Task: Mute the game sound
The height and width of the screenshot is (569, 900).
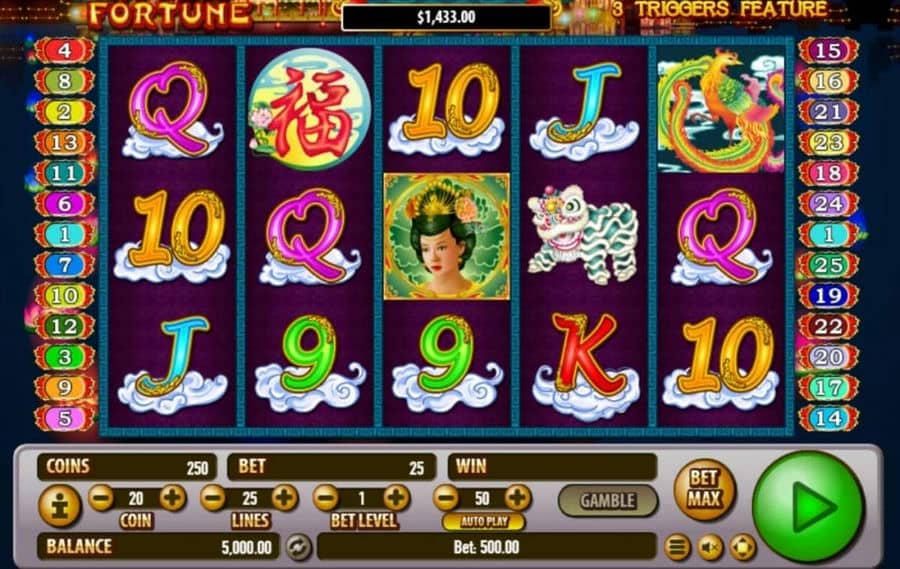Action: 710,547
